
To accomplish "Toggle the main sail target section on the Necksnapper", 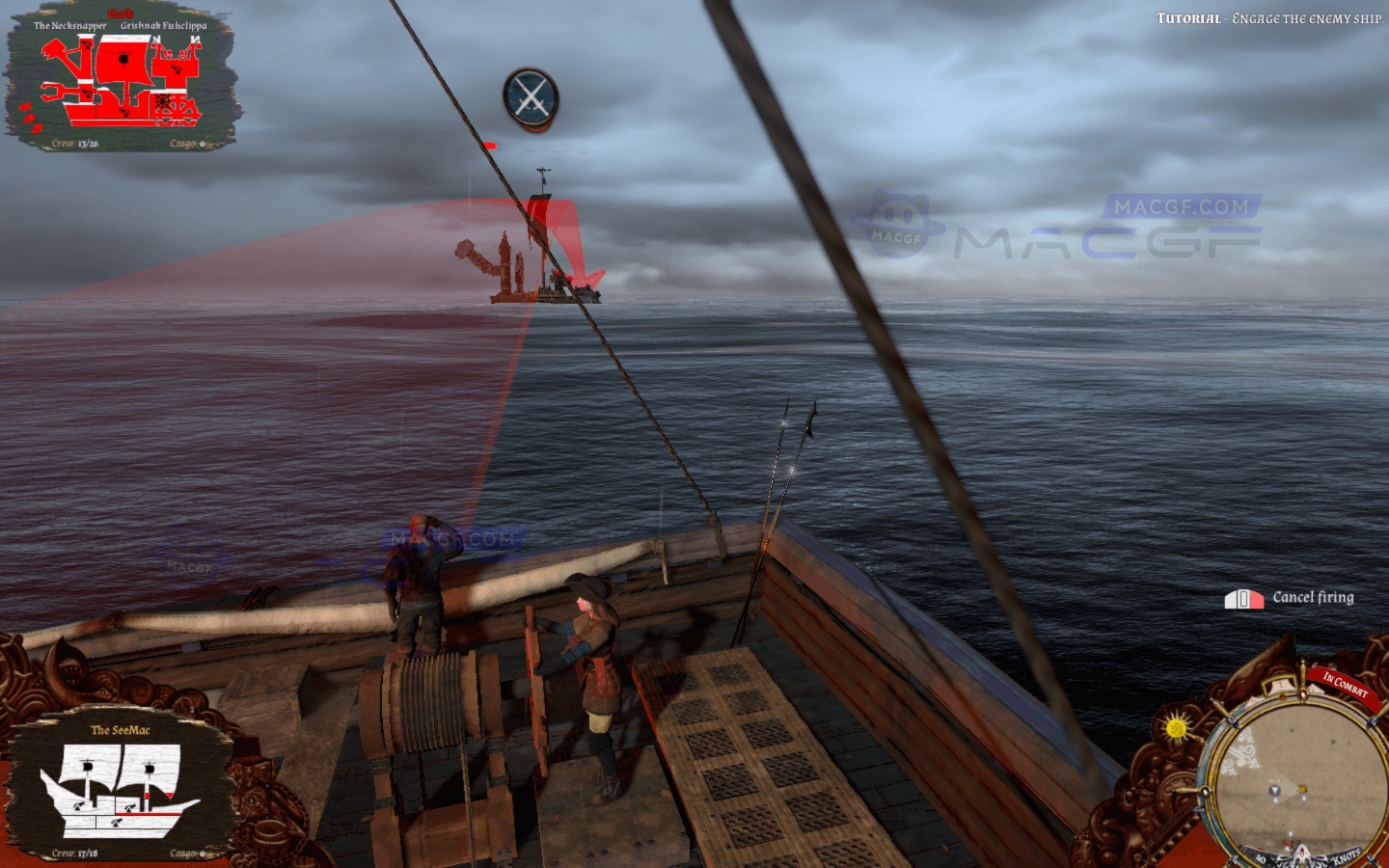I will click(x=123, y=58).
